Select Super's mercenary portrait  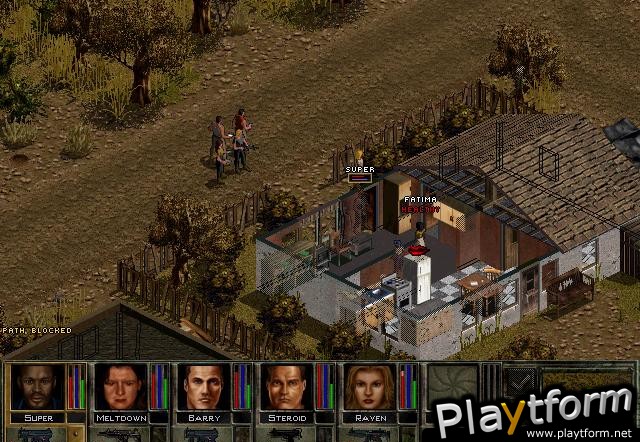[x=38, y=386]
